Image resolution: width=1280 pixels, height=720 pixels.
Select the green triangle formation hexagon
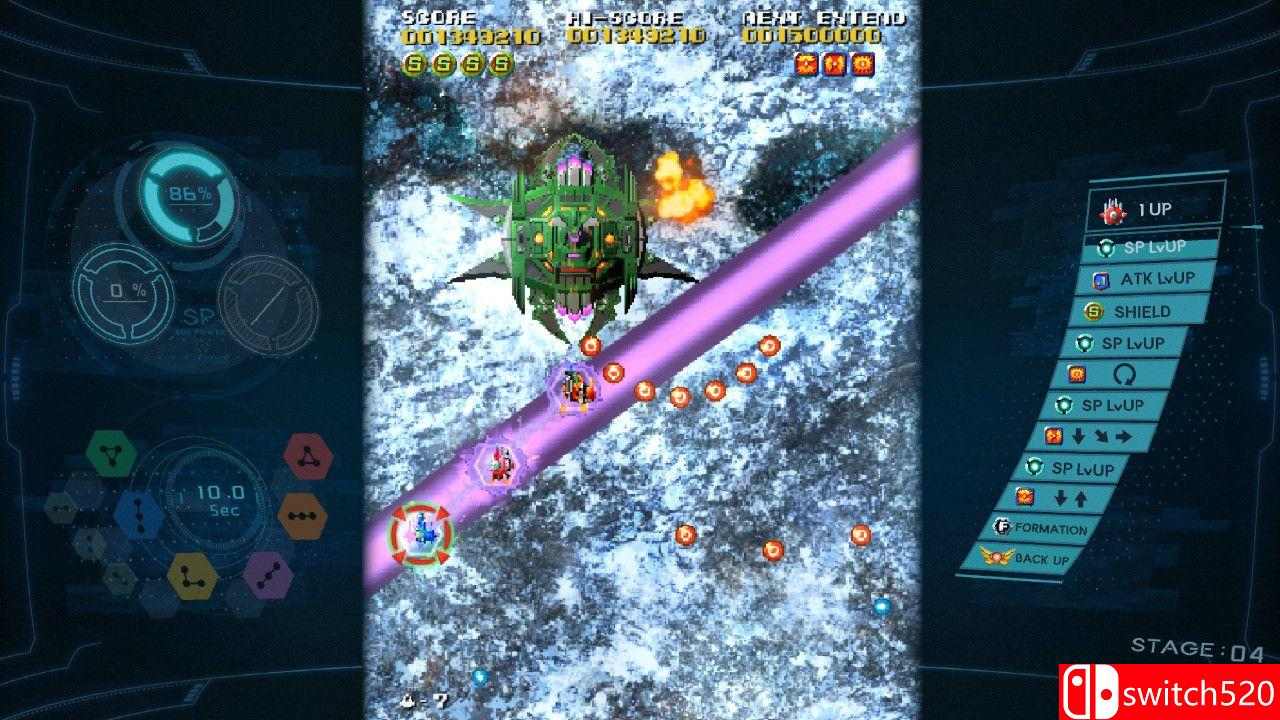coord(111,451)
